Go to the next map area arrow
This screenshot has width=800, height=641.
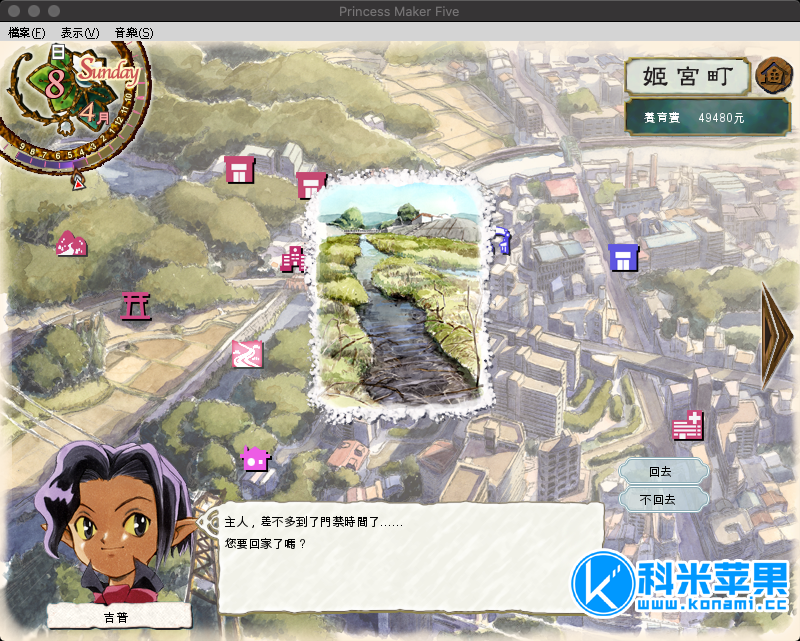777,335
